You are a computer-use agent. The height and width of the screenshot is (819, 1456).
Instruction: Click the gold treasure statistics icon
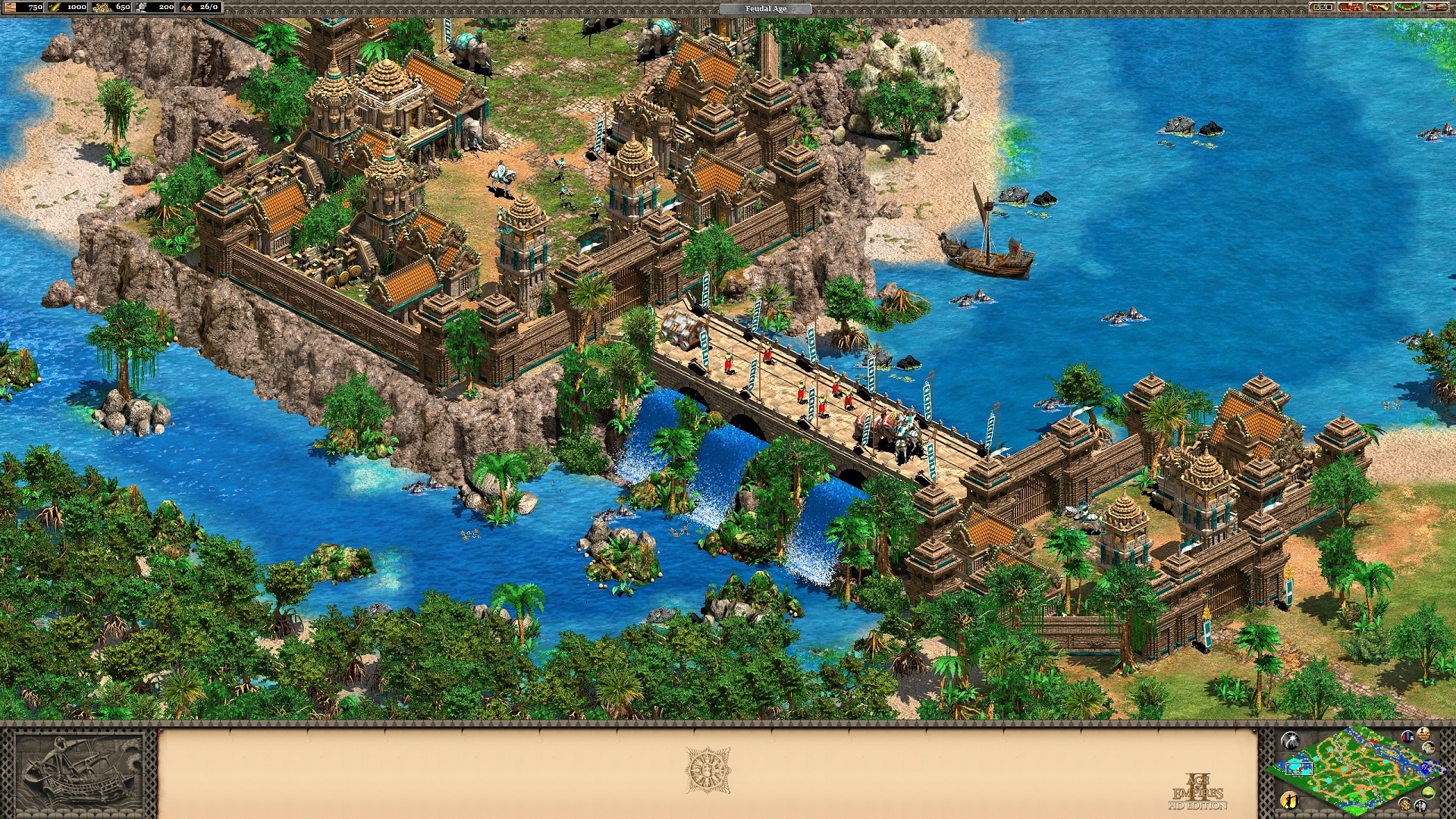tap(1405, 804)
